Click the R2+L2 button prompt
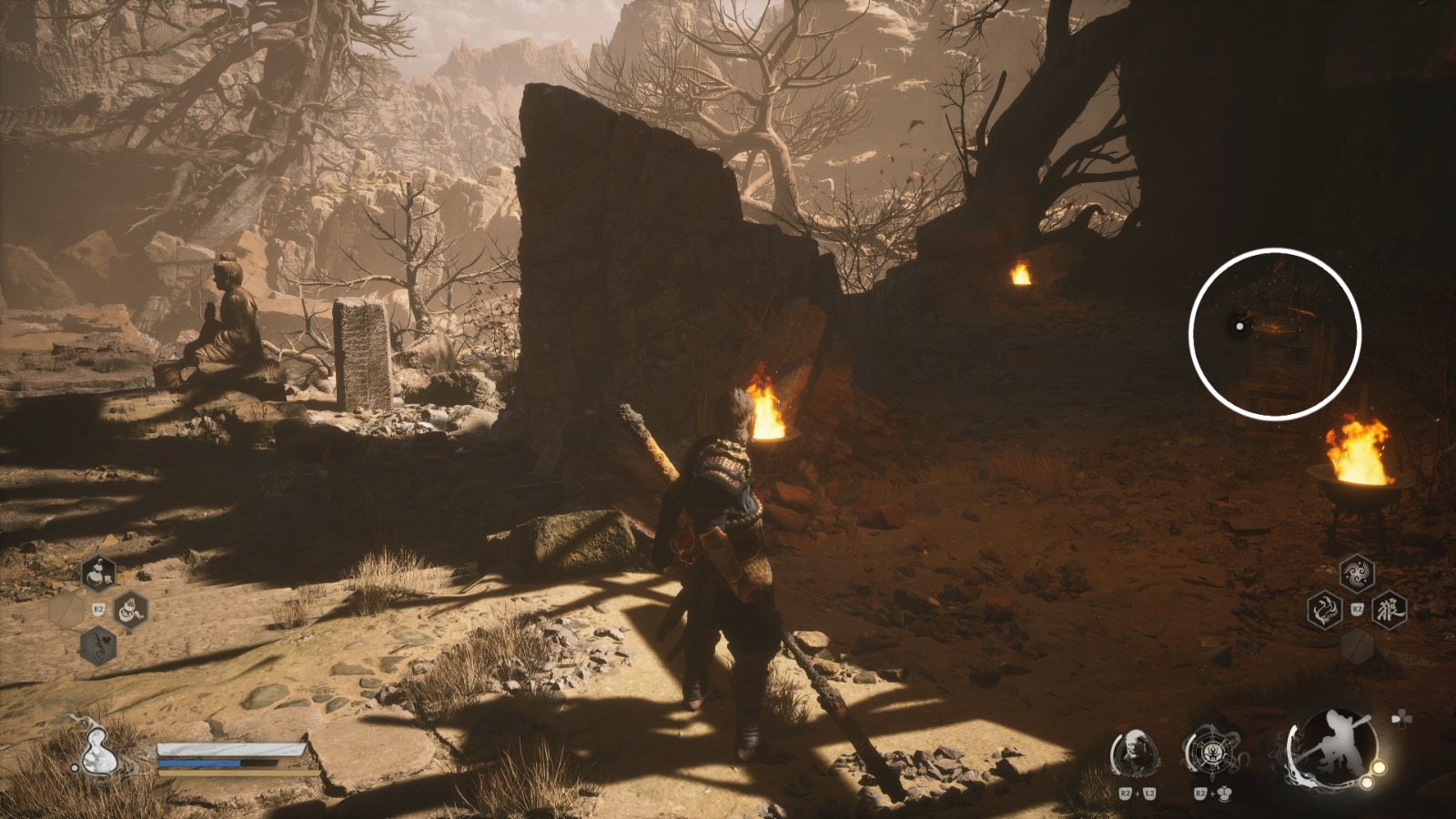The height and width of the screenshot is (819, 1456). [1137, 794]
